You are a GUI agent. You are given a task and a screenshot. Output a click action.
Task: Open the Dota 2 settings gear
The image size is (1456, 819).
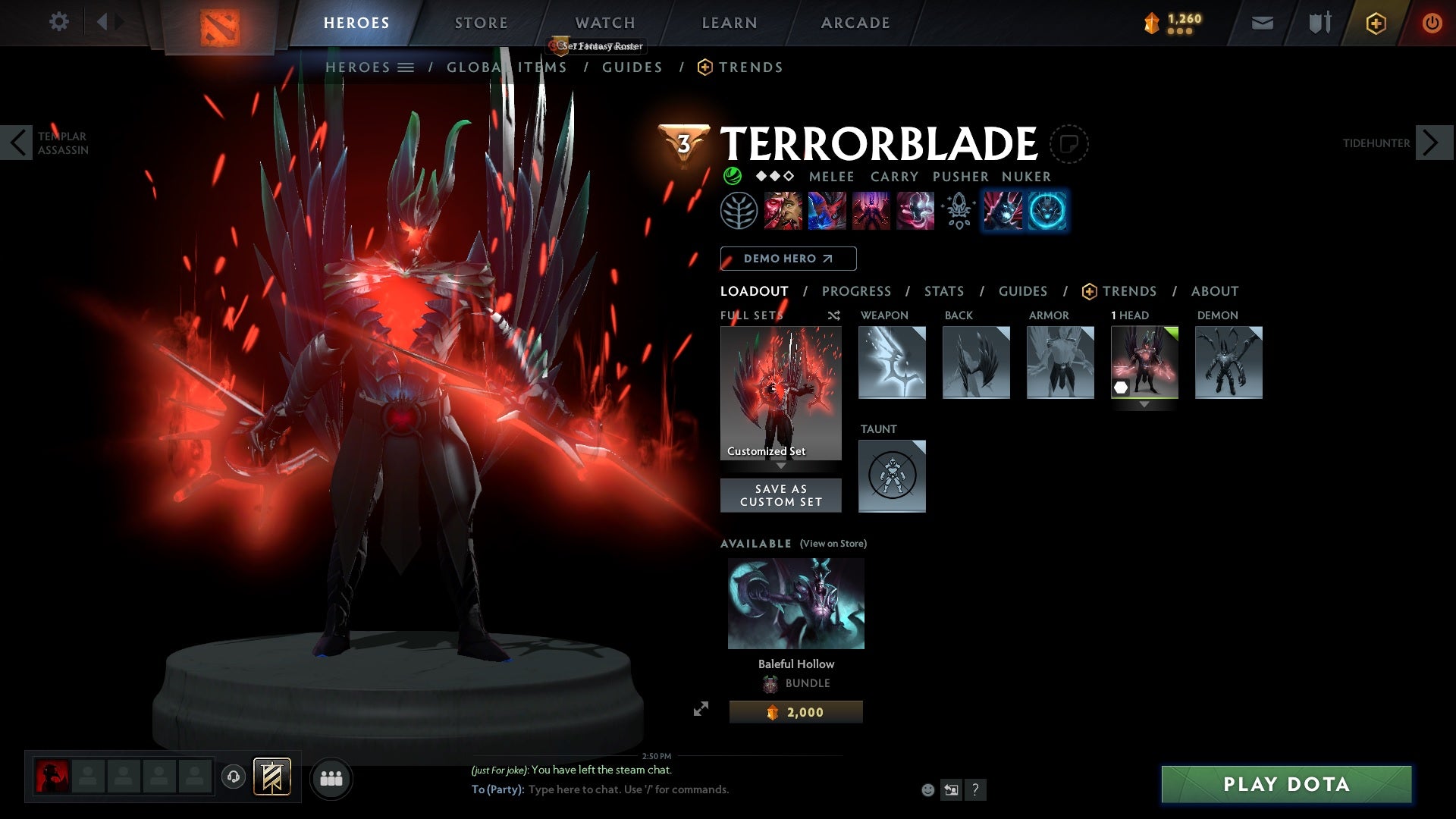59,22
